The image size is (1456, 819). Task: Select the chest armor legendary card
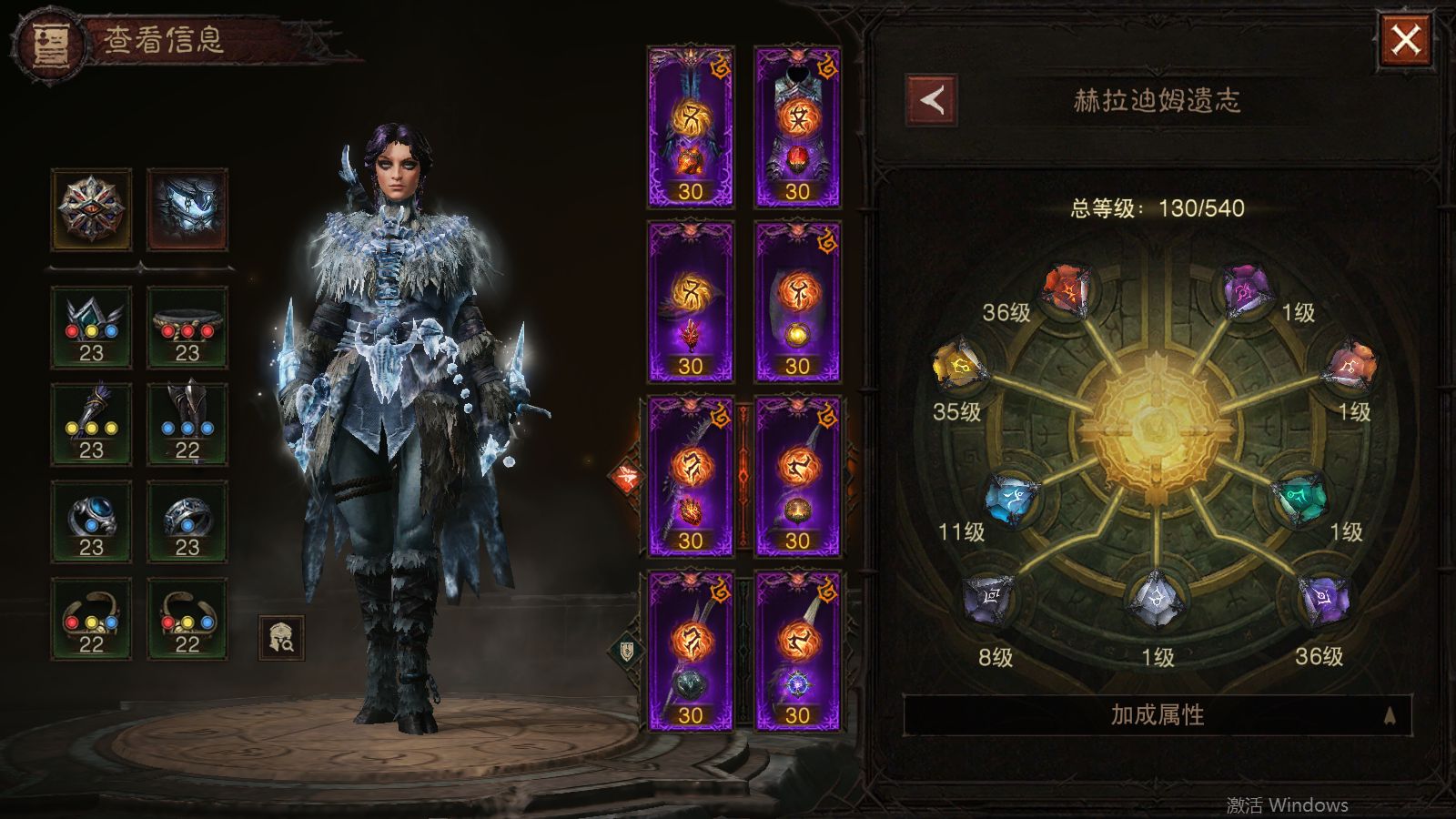[x=797, y=127]
